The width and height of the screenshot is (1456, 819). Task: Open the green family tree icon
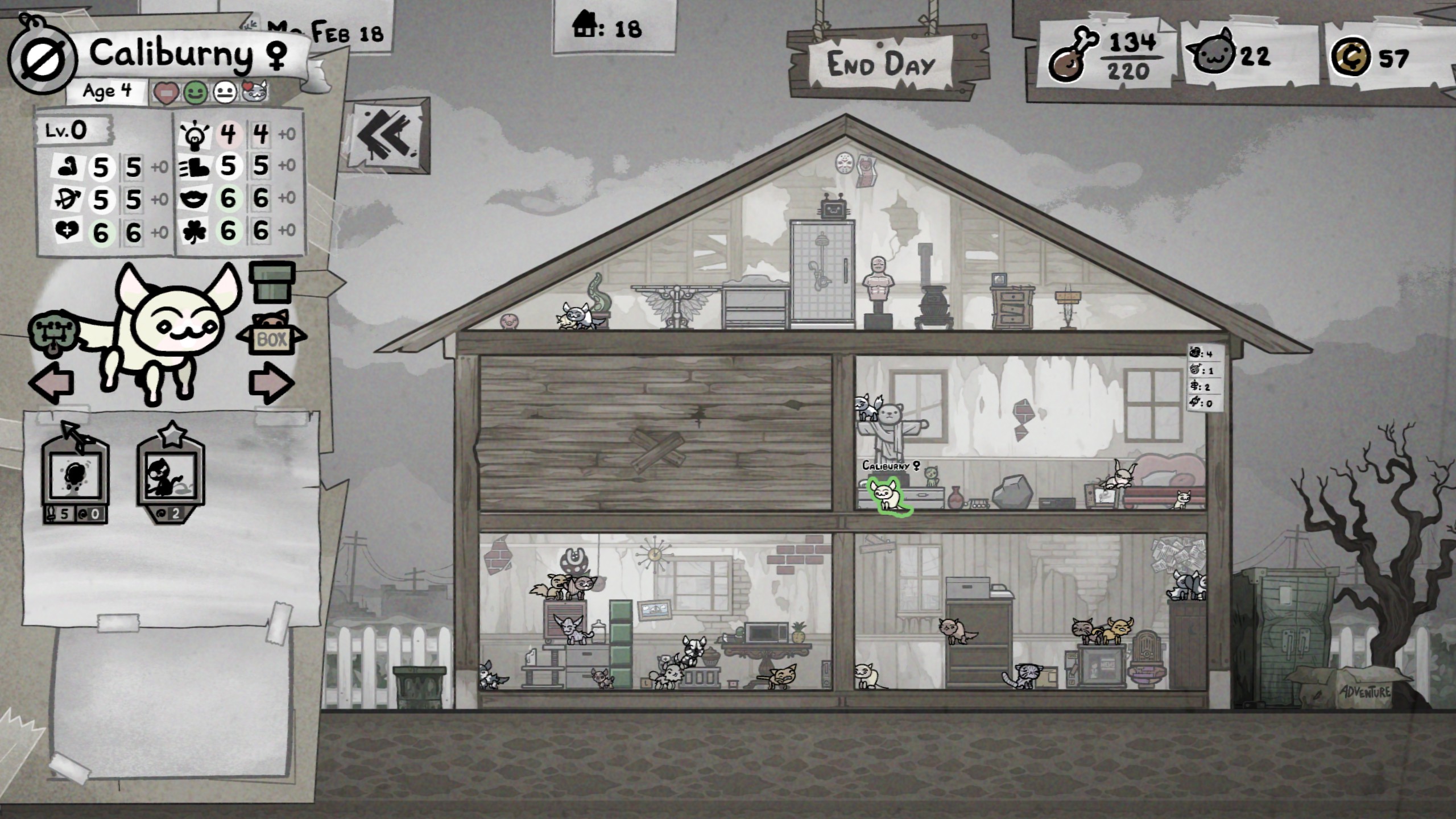52,336
